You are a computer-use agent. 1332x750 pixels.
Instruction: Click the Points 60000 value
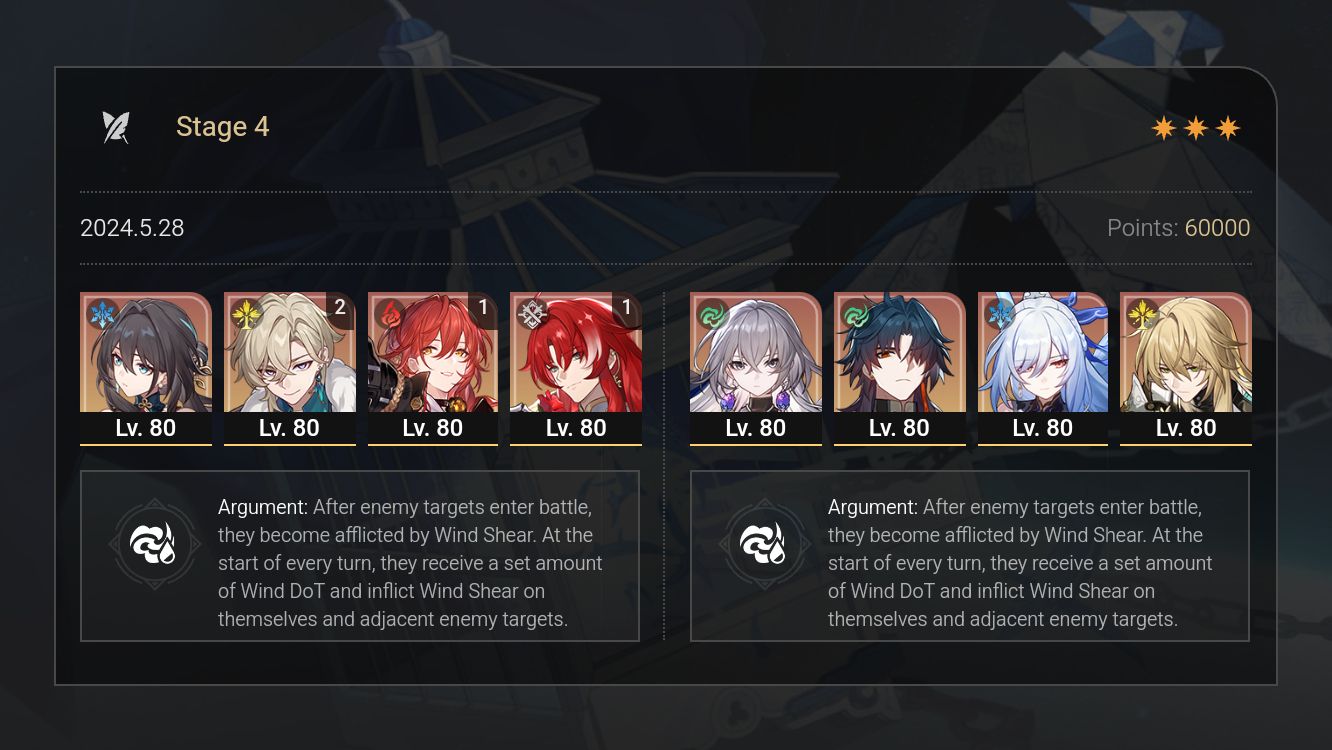1217,228
